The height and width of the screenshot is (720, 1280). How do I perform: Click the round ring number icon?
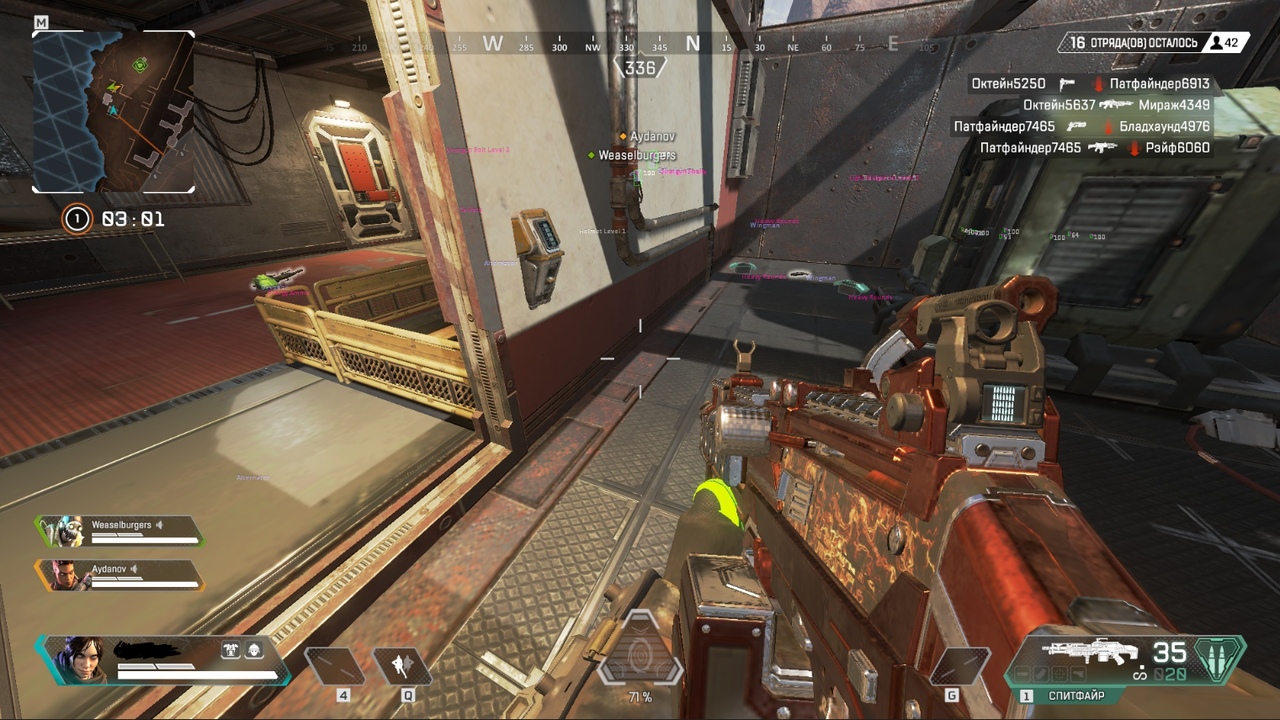[76, 219]
